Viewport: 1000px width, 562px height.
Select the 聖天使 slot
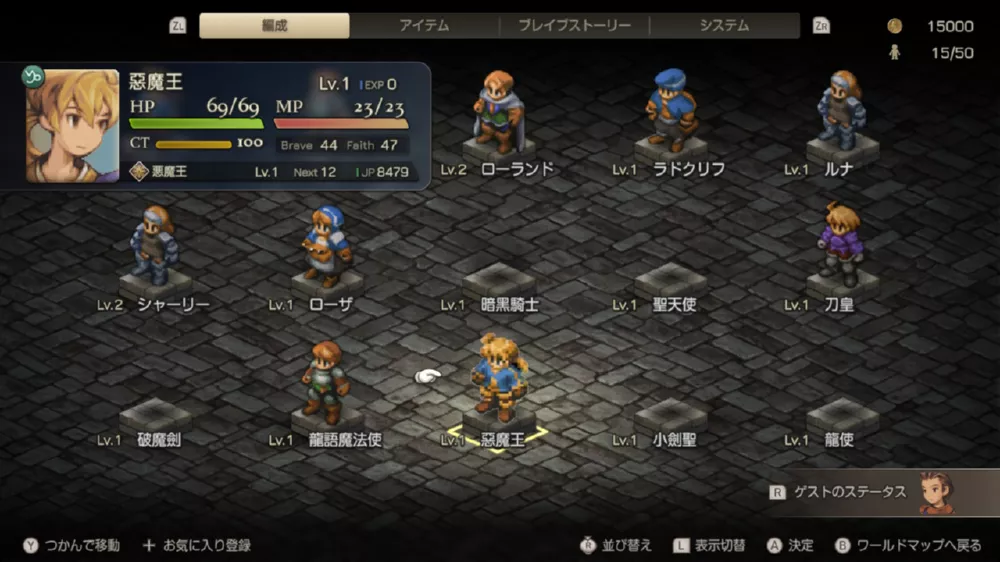(671, 285)
